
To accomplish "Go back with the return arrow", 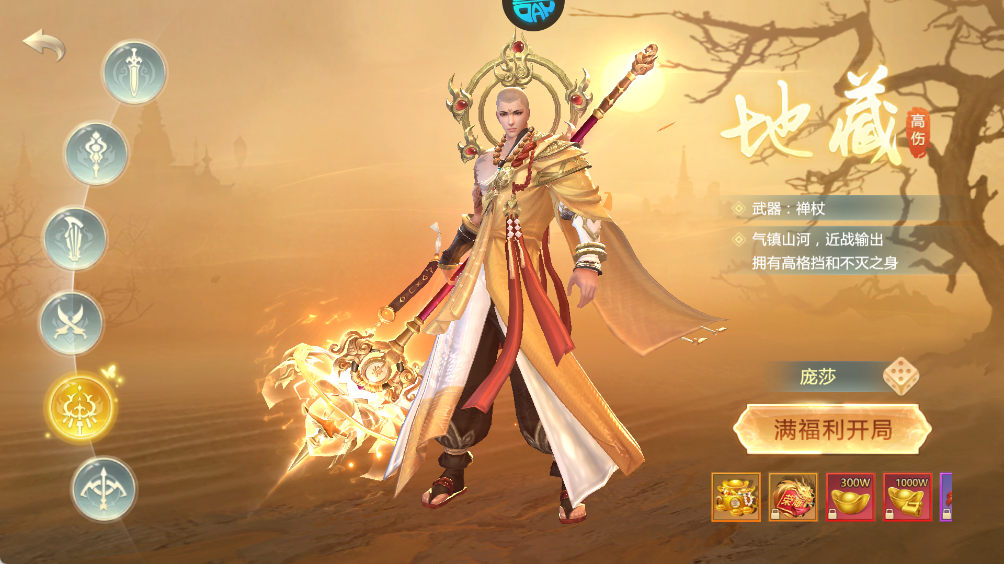I will tap(44, 45).
